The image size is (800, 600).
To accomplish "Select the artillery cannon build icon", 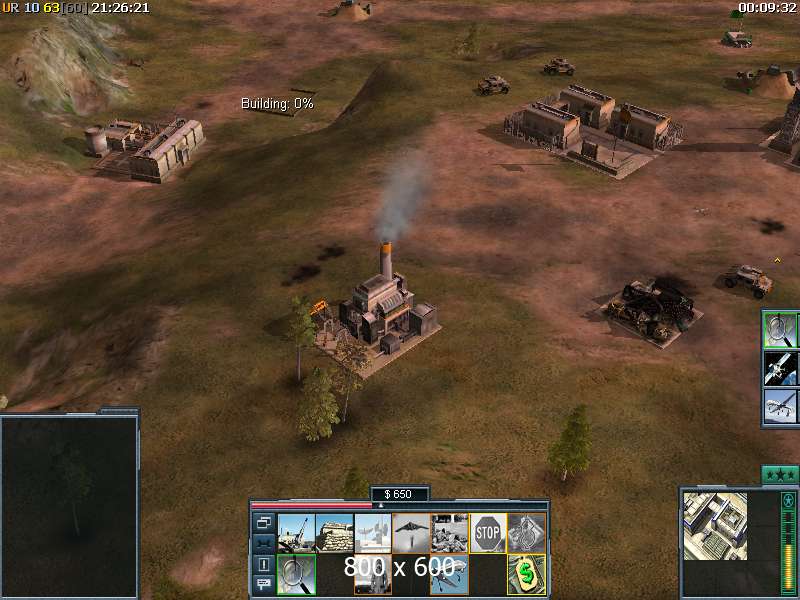I will (x=296, y=533).
